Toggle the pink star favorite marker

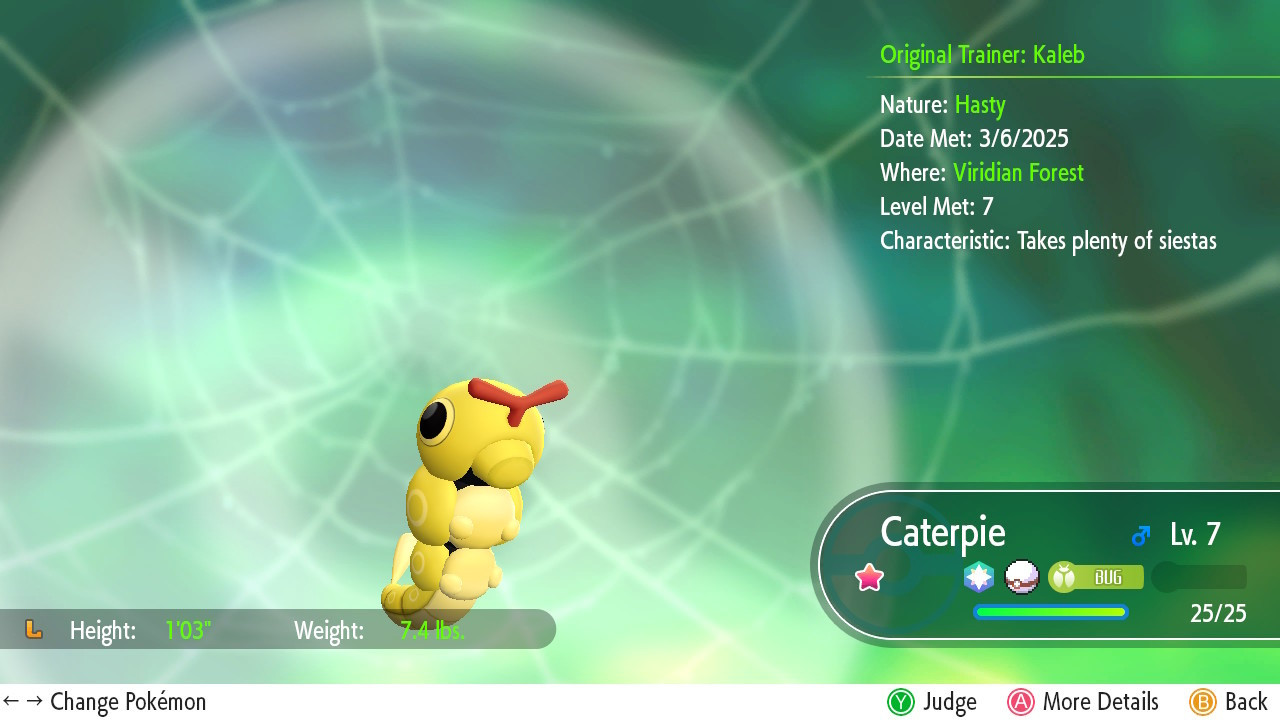point(870,577)
